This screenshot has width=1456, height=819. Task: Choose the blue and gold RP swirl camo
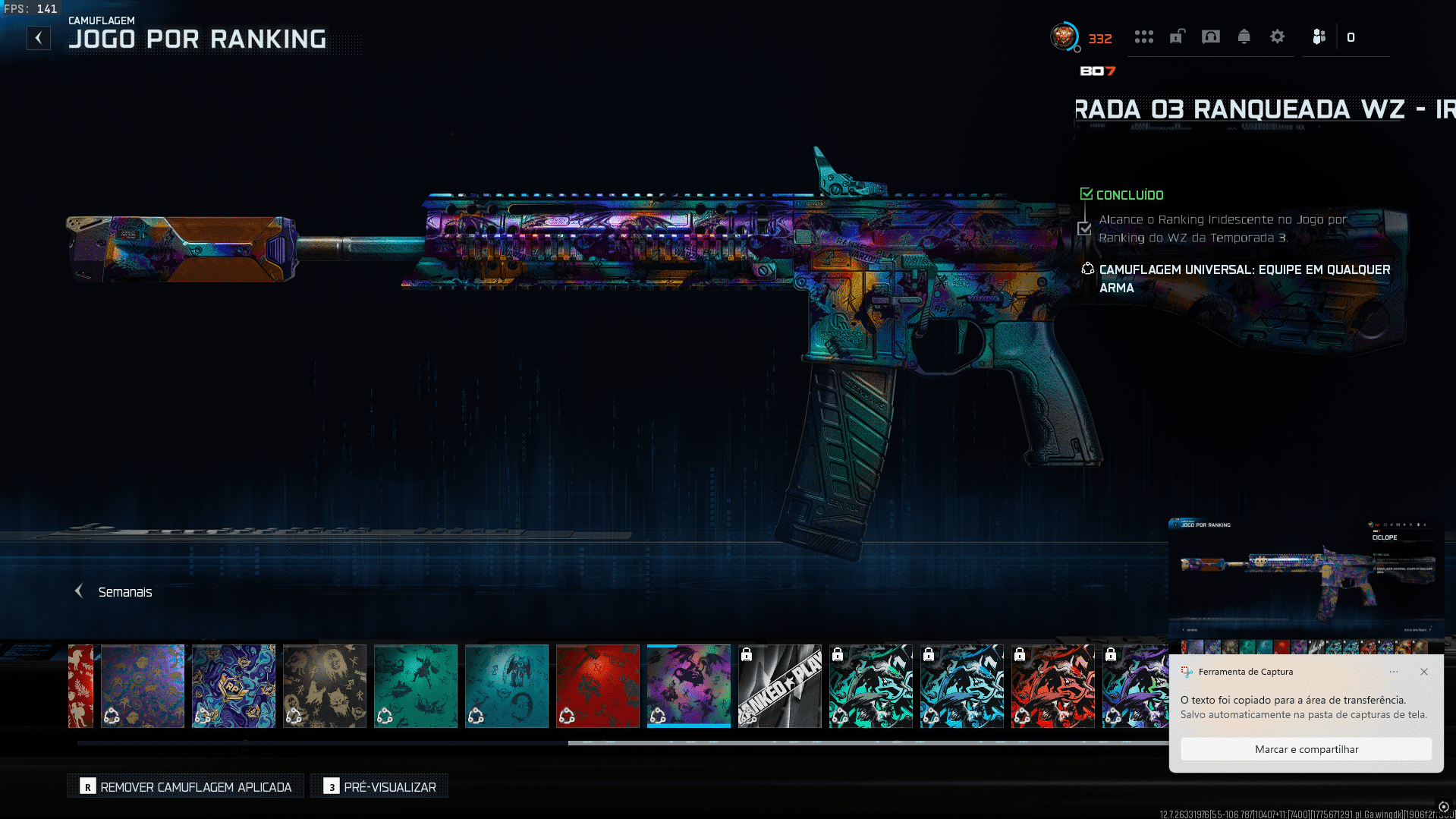click(234, 686)
